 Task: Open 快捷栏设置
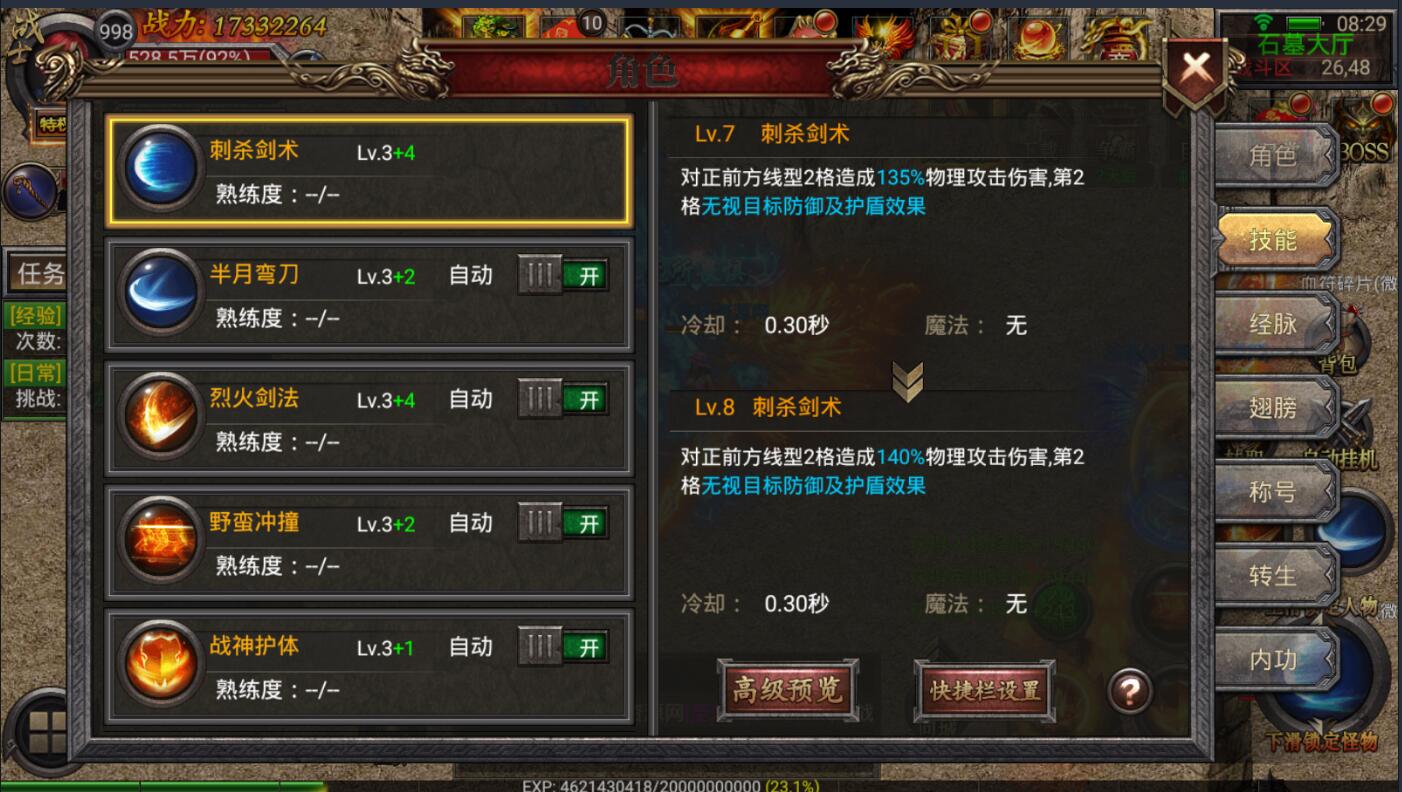(984, 690)
